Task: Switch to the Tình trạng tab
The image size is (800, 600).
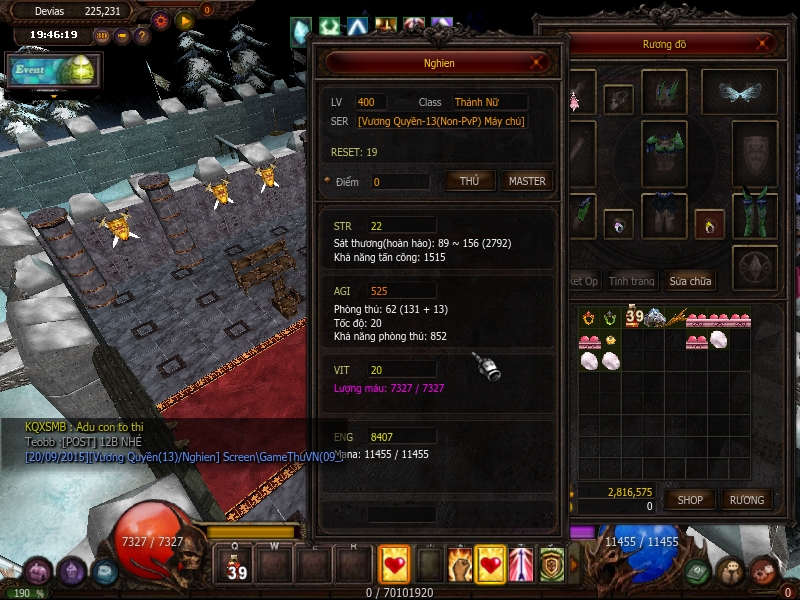Action: (x=632, y=281)
